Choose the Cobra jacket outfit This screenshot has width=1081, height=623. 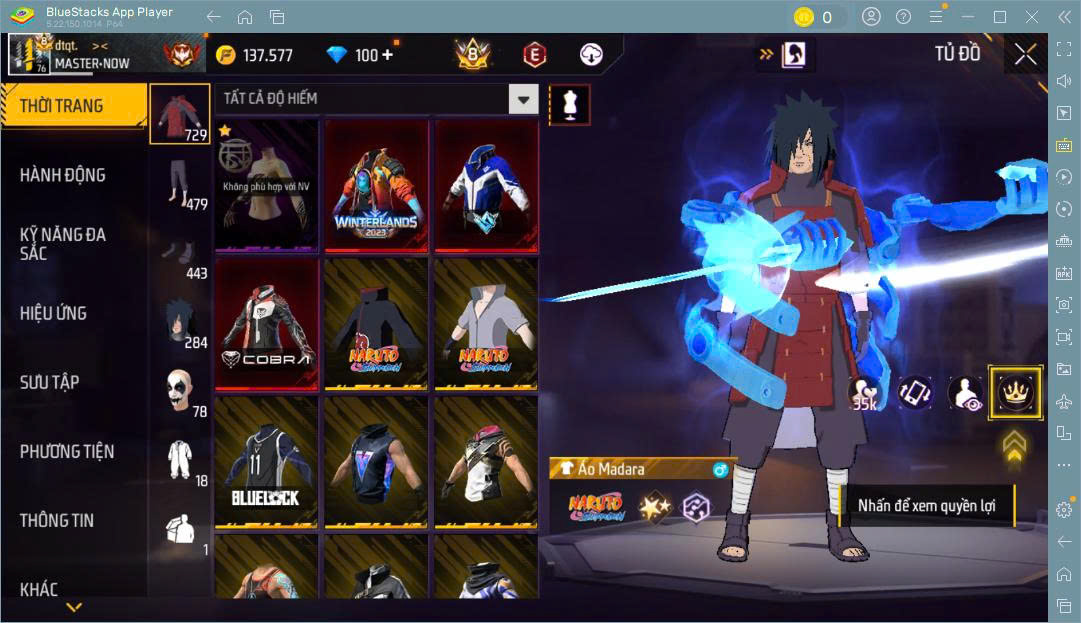point(266,323)
